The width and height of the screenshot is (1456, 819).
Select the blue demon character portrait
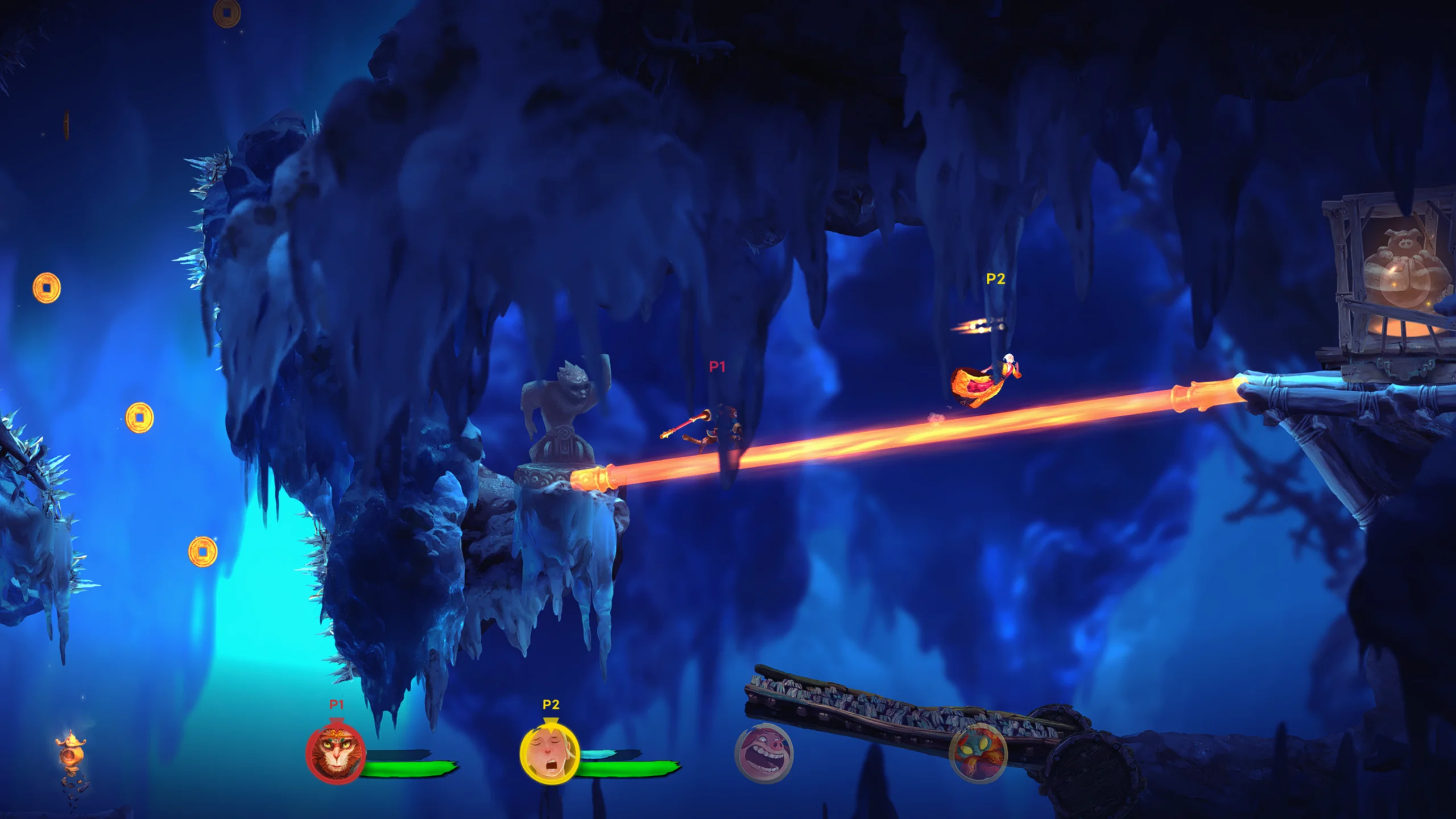click(x=978, y=754)
